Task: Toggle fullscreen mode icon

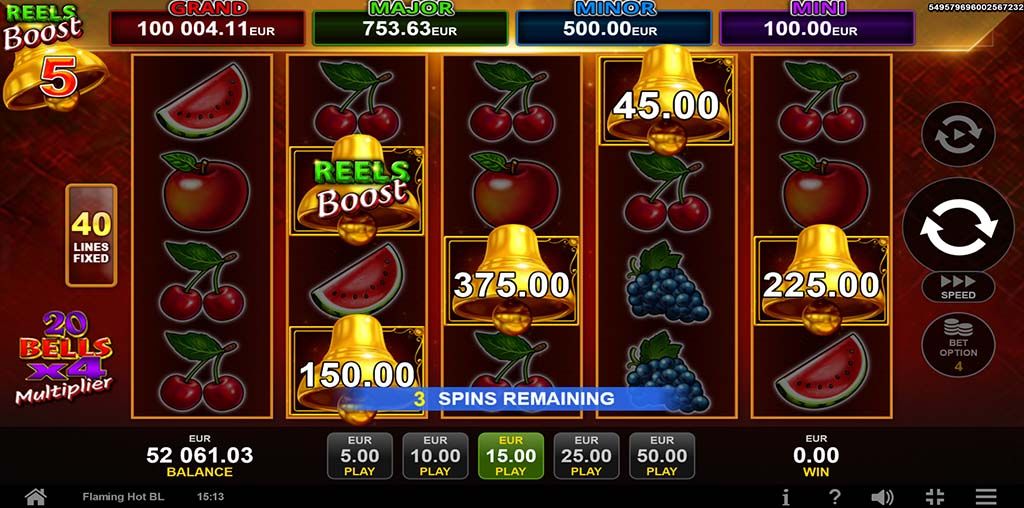Action: click(x=935, y=496)
